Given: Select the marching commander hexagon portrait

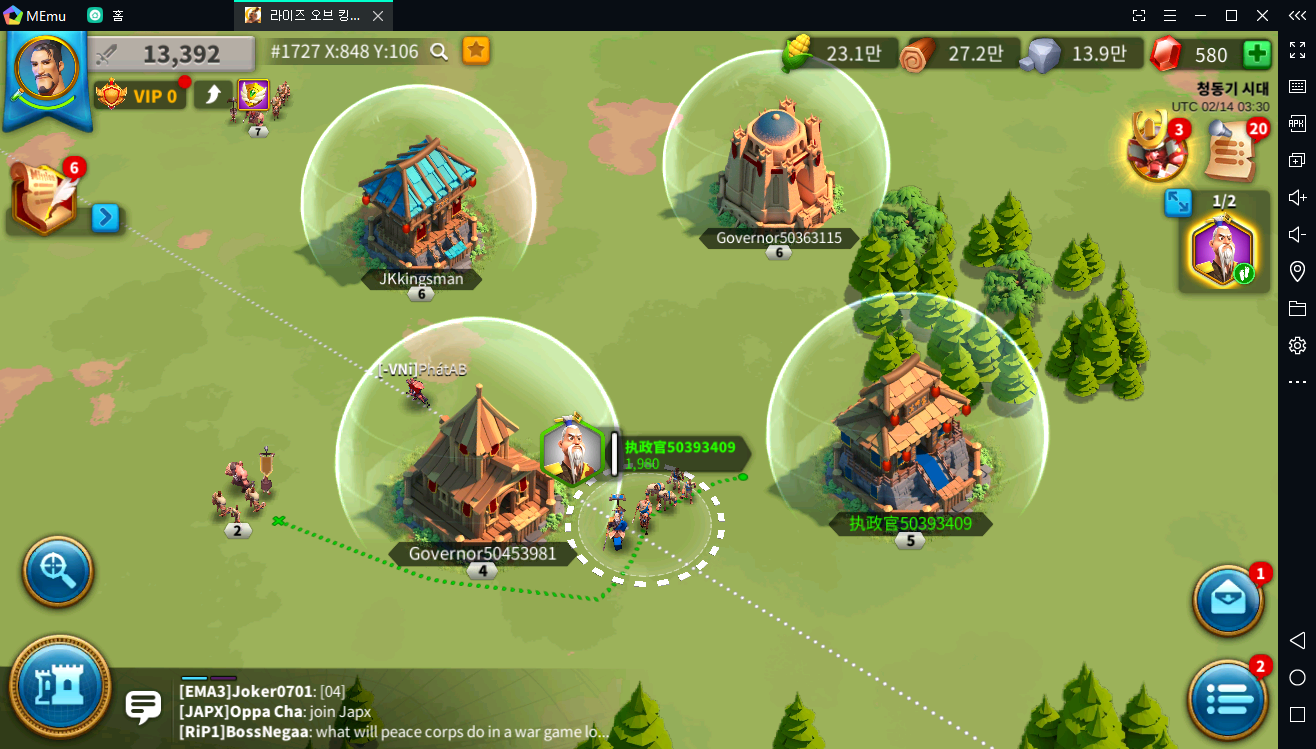Looking at the screenshot, I should [x=1223, y=252].
